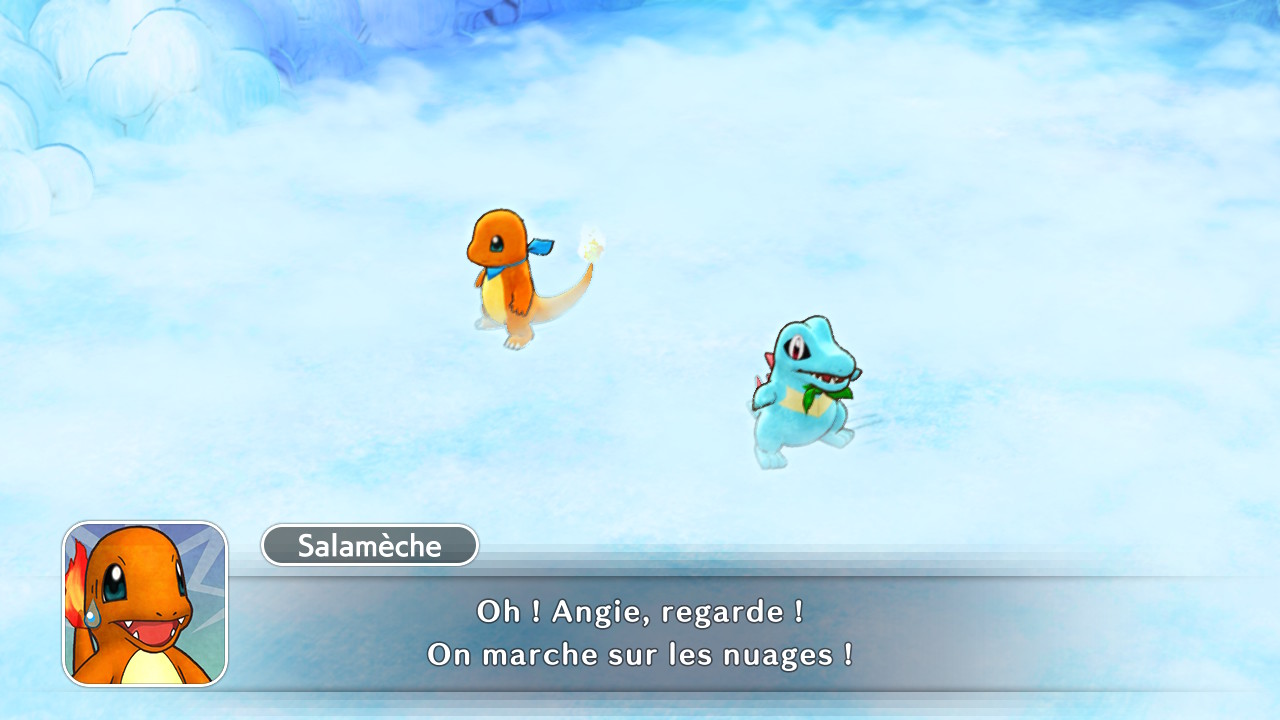
Task: Advance the dialogue about walking on clouds
Action: click(x=640, y=633)
